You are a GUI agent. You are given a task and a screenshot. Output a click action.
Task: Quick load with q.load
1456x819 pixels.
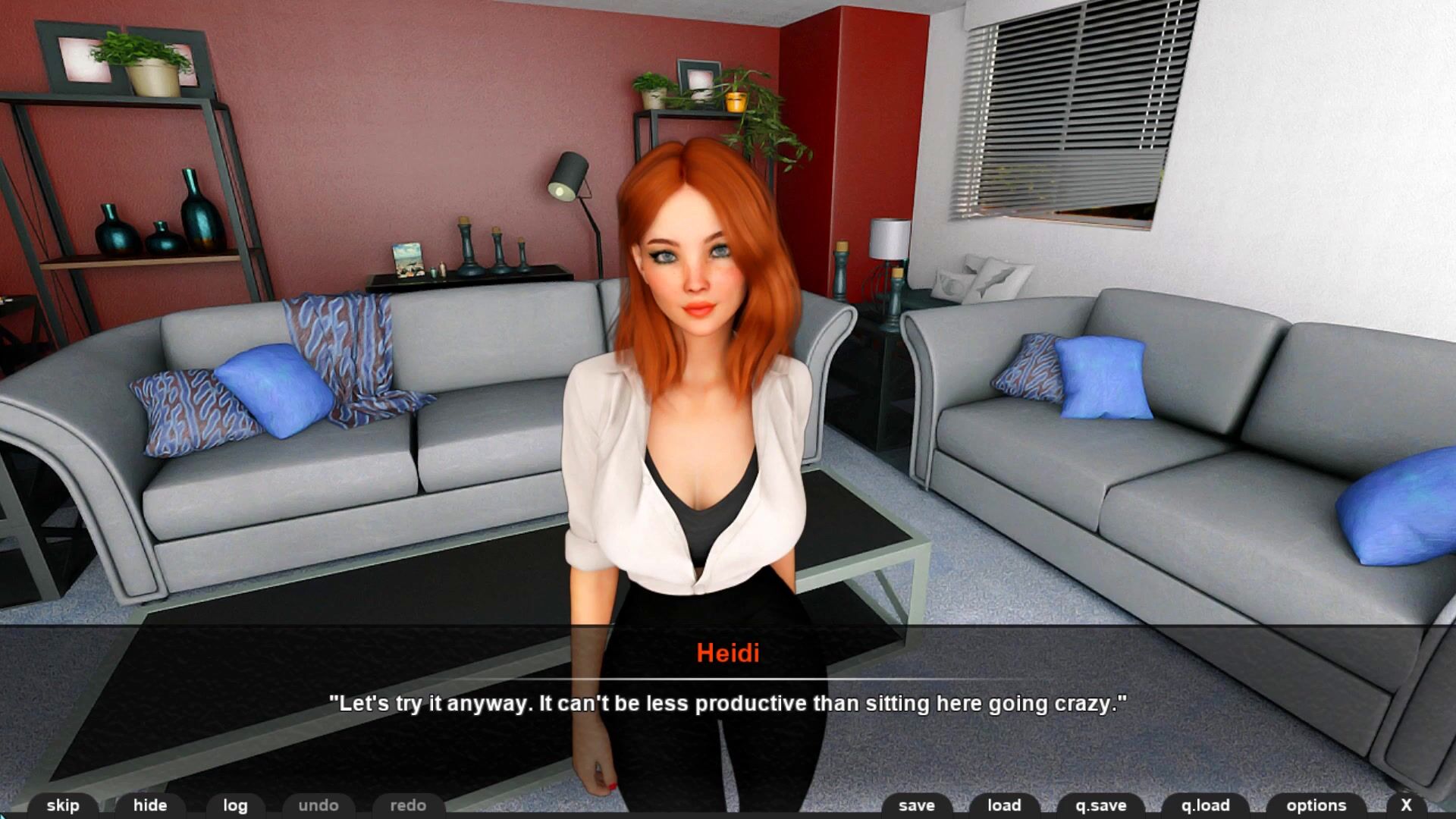tap(1206, 805)
